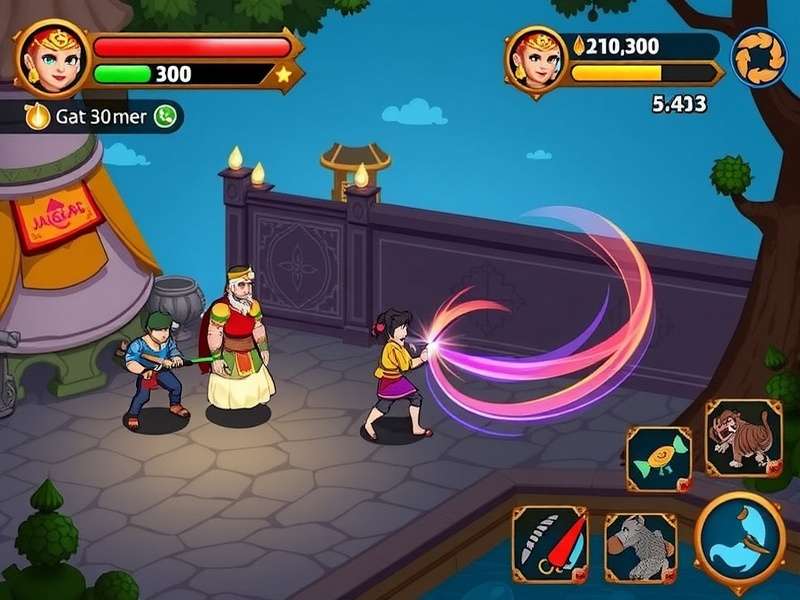Open the portrait beside the 210,300 counter
The height and width of the screenshot is (600, 800).
[536, 58]
